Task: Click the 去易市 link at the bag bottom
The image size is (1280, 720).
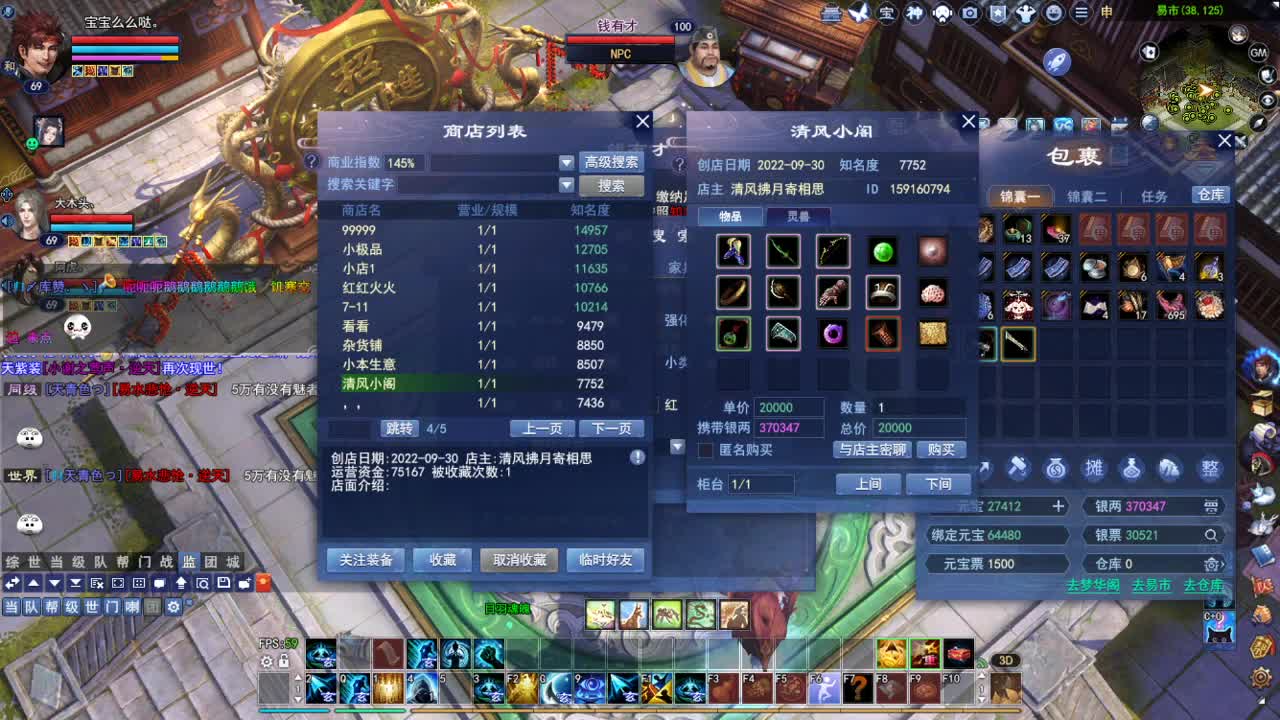Action: [1151, 585]
